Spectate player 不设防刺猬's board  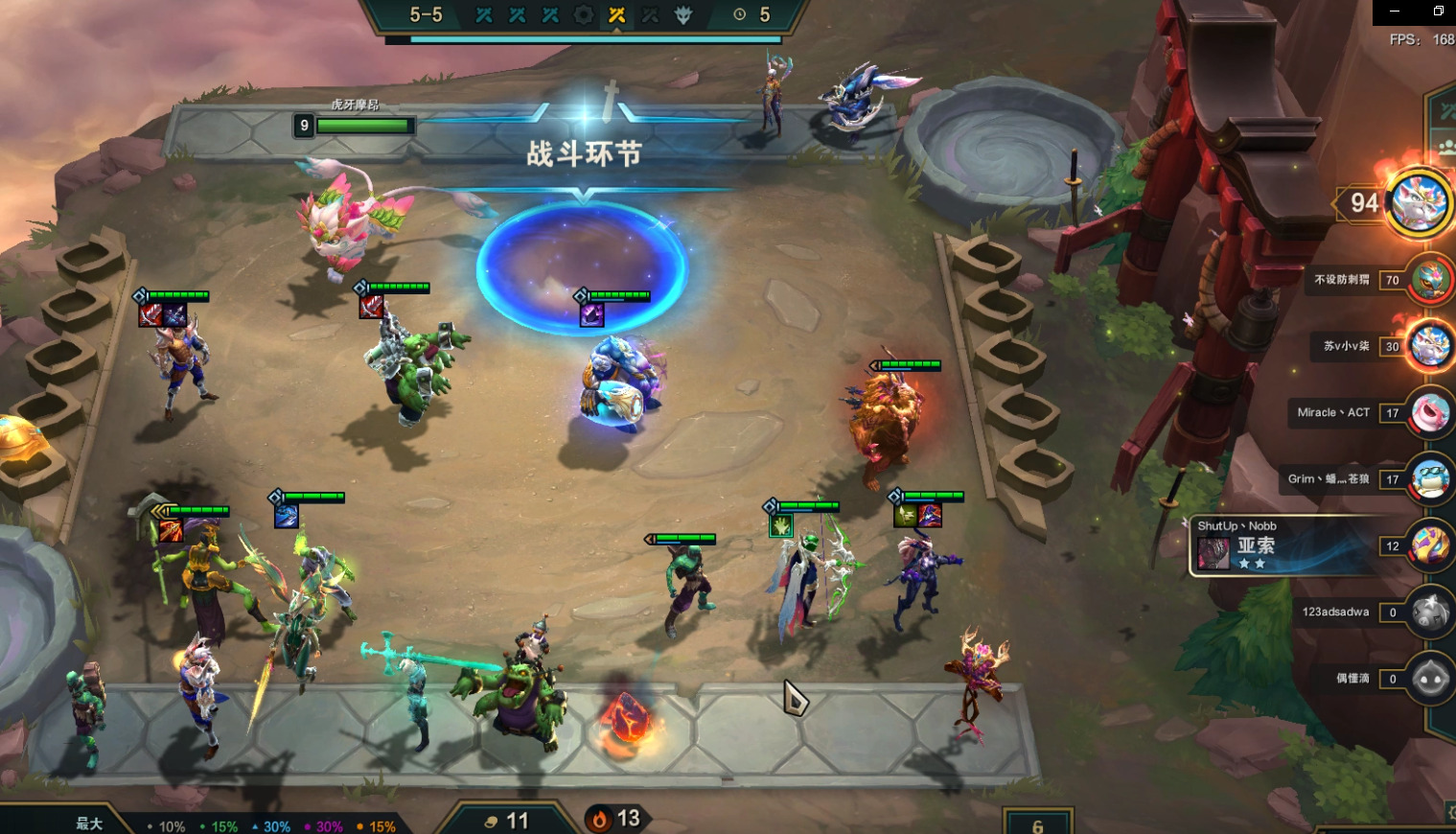coord(1430,280)
